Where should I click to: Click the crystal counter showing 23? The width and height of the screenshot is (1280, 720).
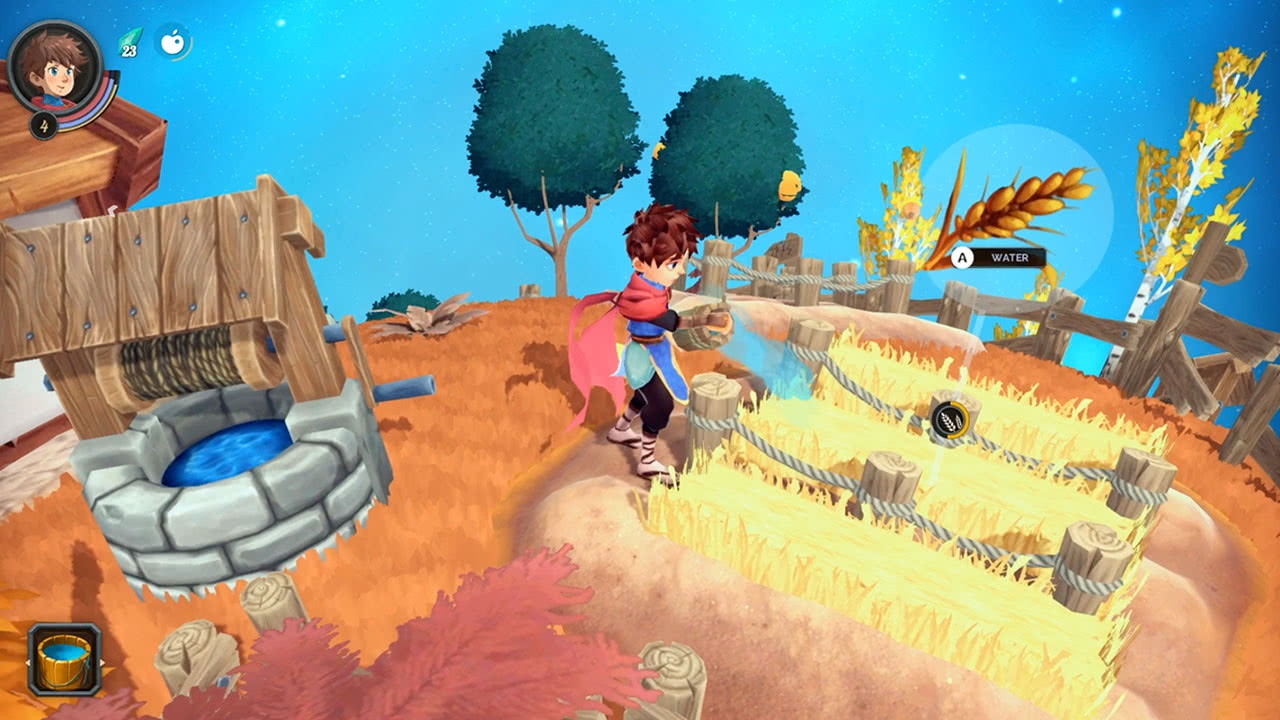(x=128, y=50)
